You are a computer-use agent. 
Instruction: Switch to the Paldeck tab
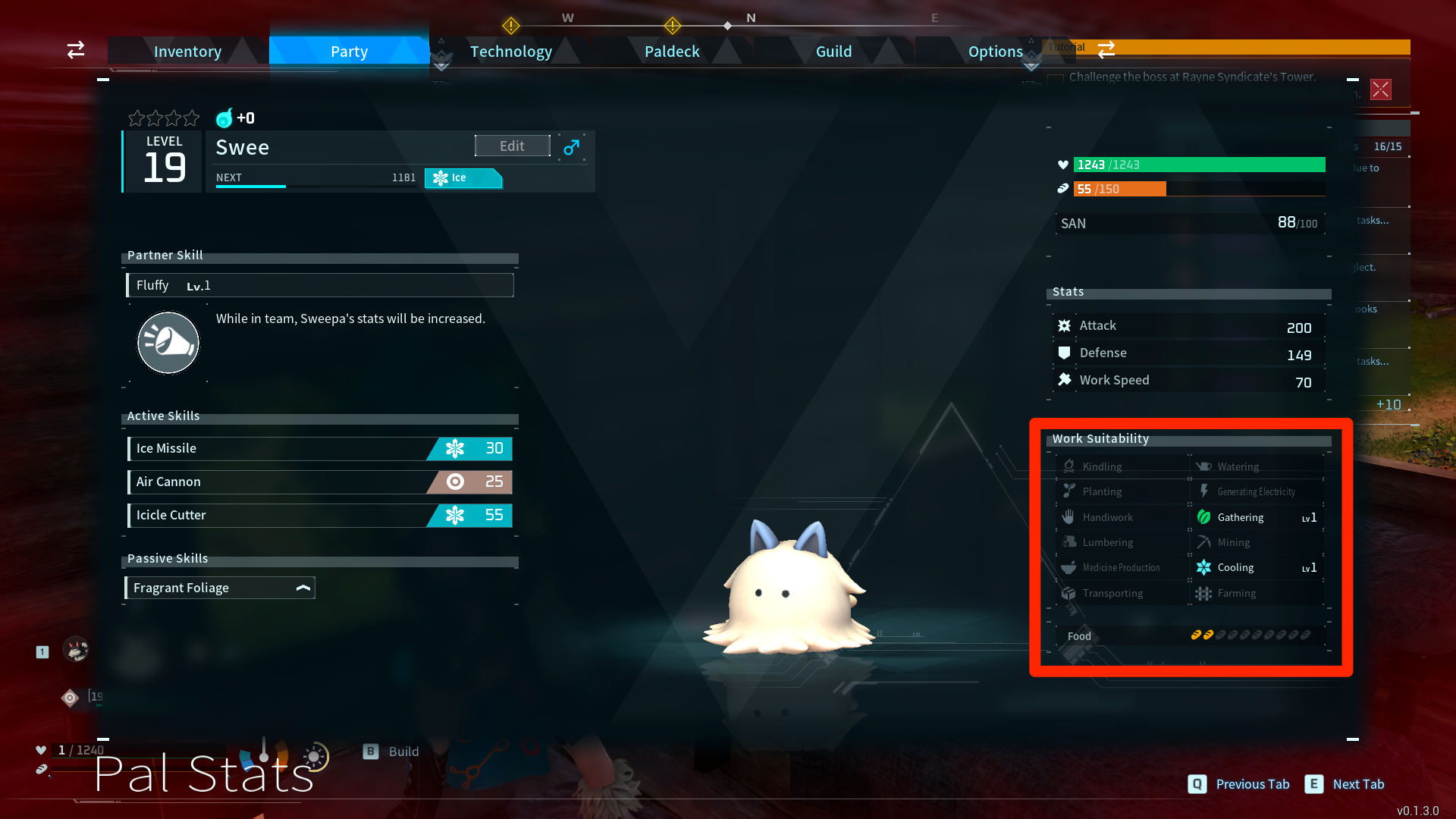[x=671, y=51]
